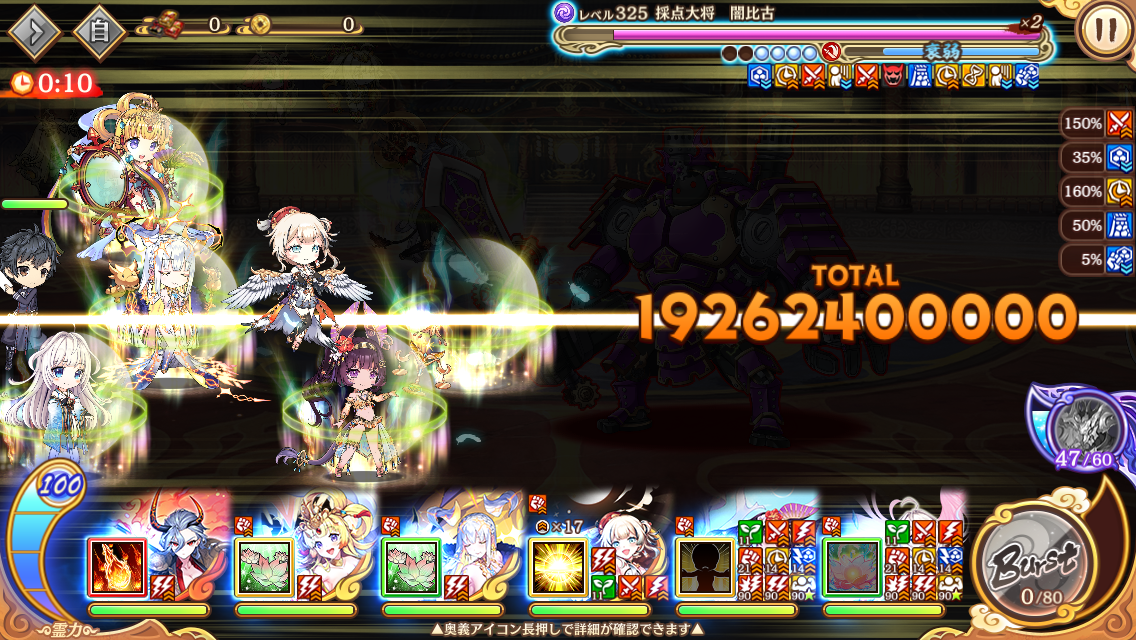
Task: Select the dark silhouette skill icon
Action: pos(705,568)
